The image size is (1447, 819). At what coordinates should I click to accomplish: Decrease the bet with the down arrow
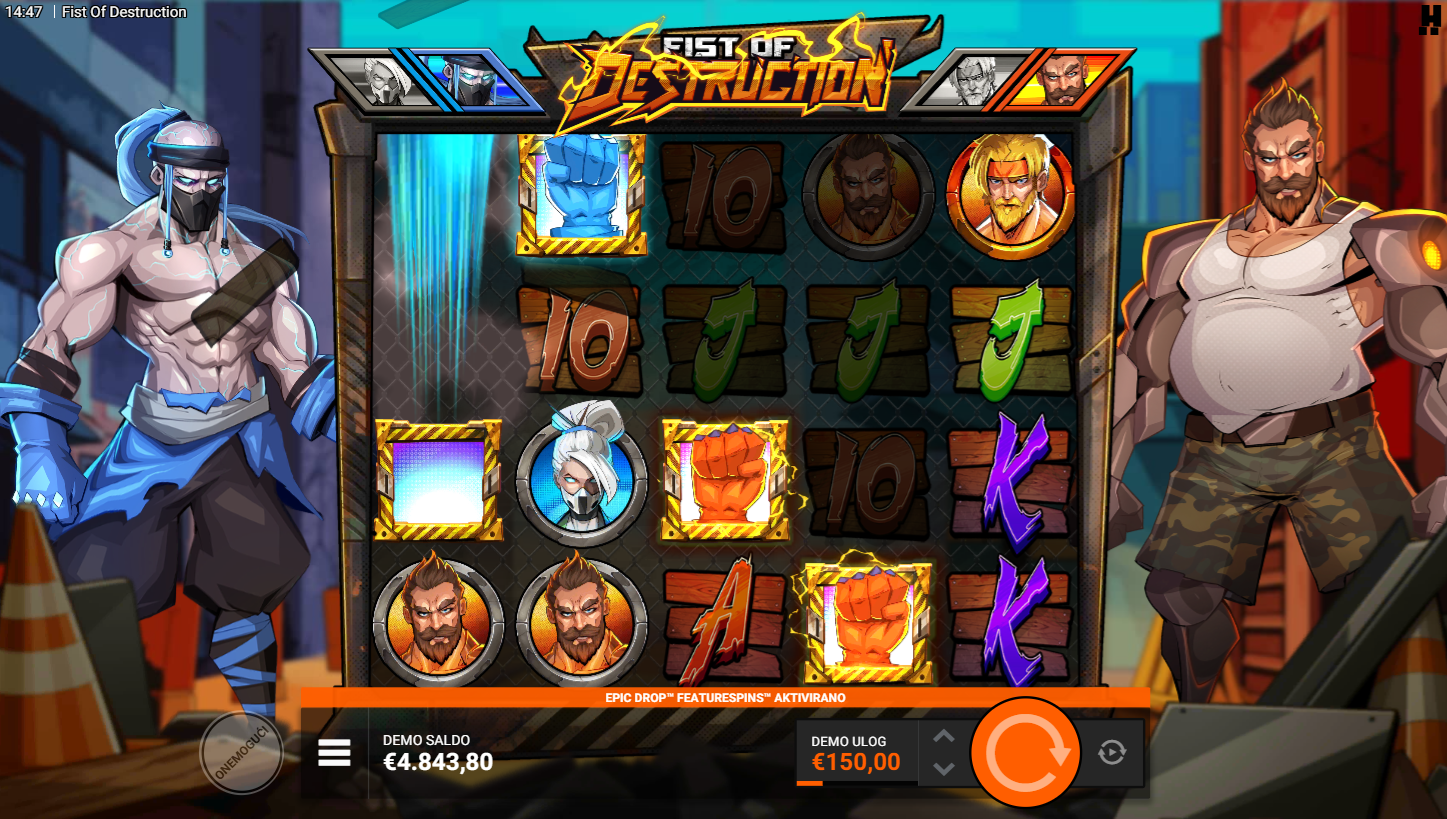pyautogui.click(x=944, y=768)
